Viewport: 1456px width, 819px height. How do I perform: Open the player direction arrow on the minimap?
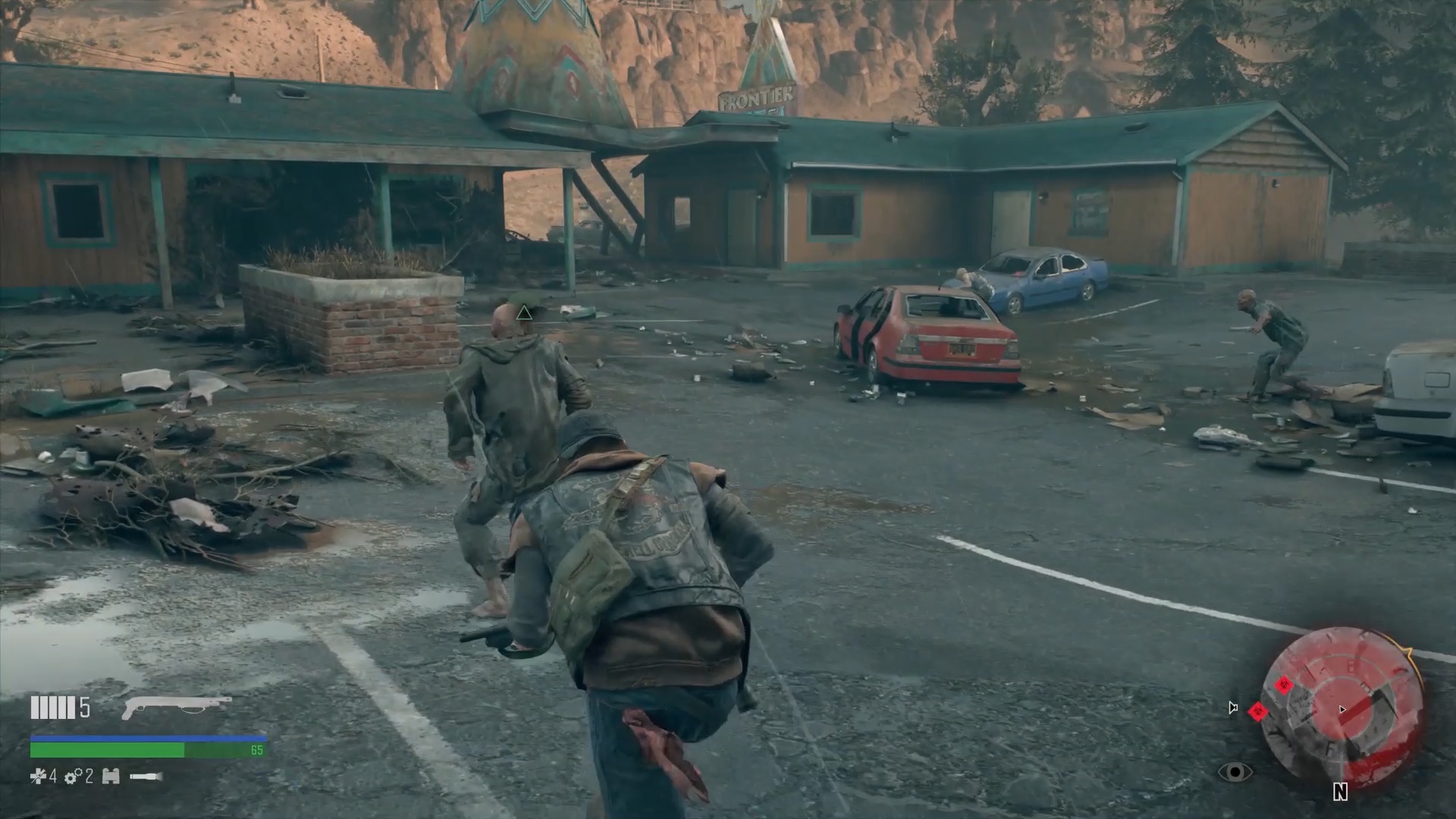pyautogui.click(x=1342, y=709)
